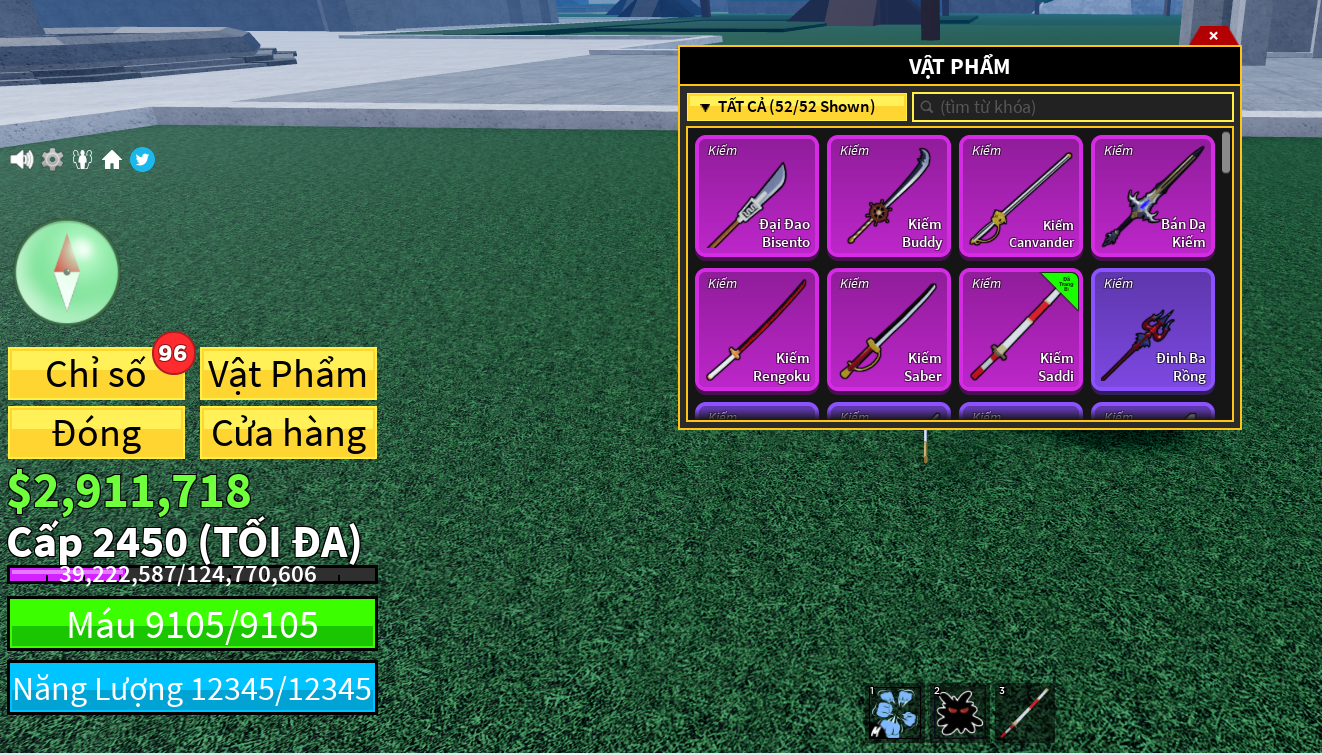Image resolution: width=1322 pixels, height=755 pixels.
Task: Open settings with the gear icon
Action: tap(52, 159)
